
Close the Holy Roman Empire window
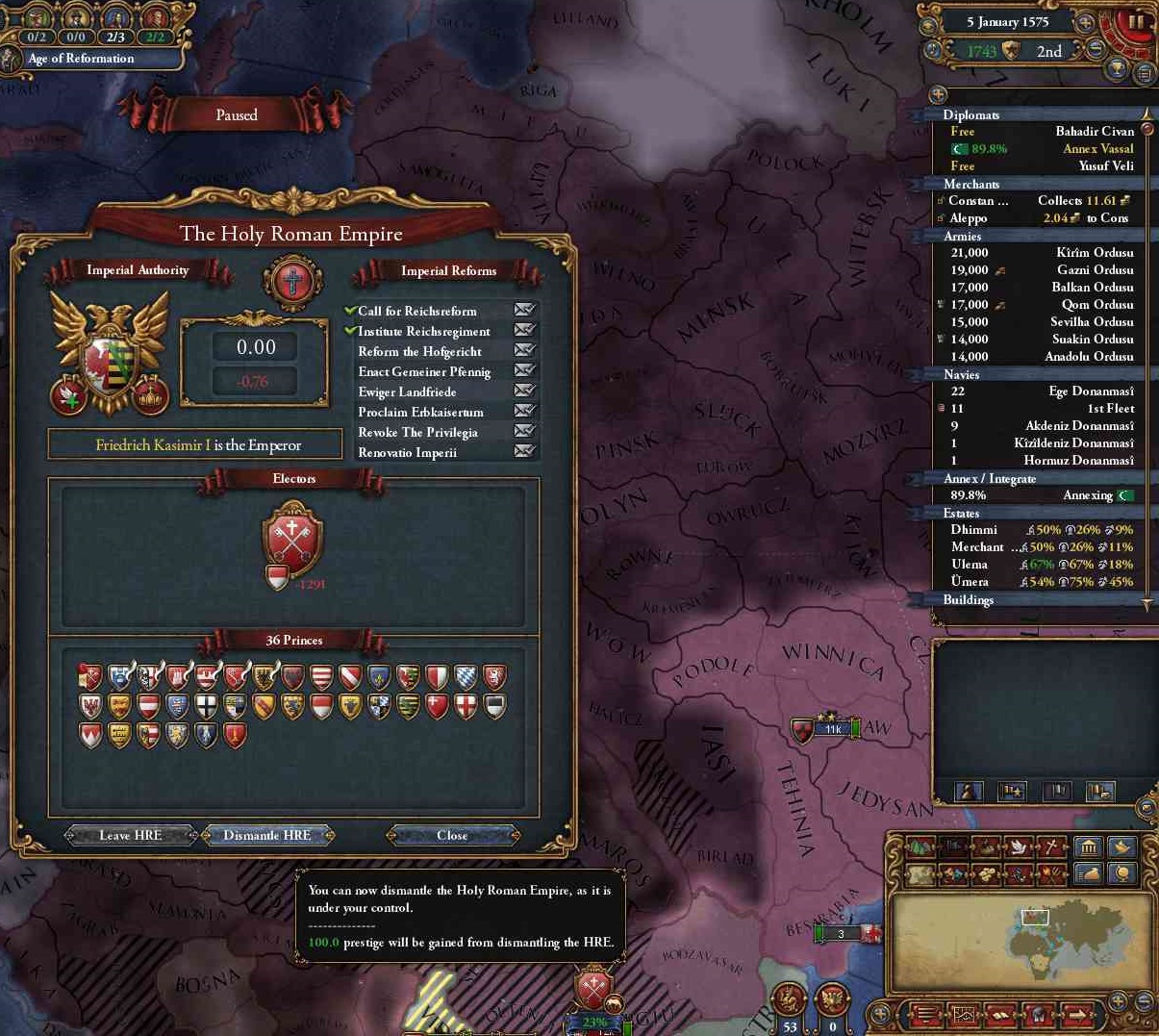click(452, 835)
